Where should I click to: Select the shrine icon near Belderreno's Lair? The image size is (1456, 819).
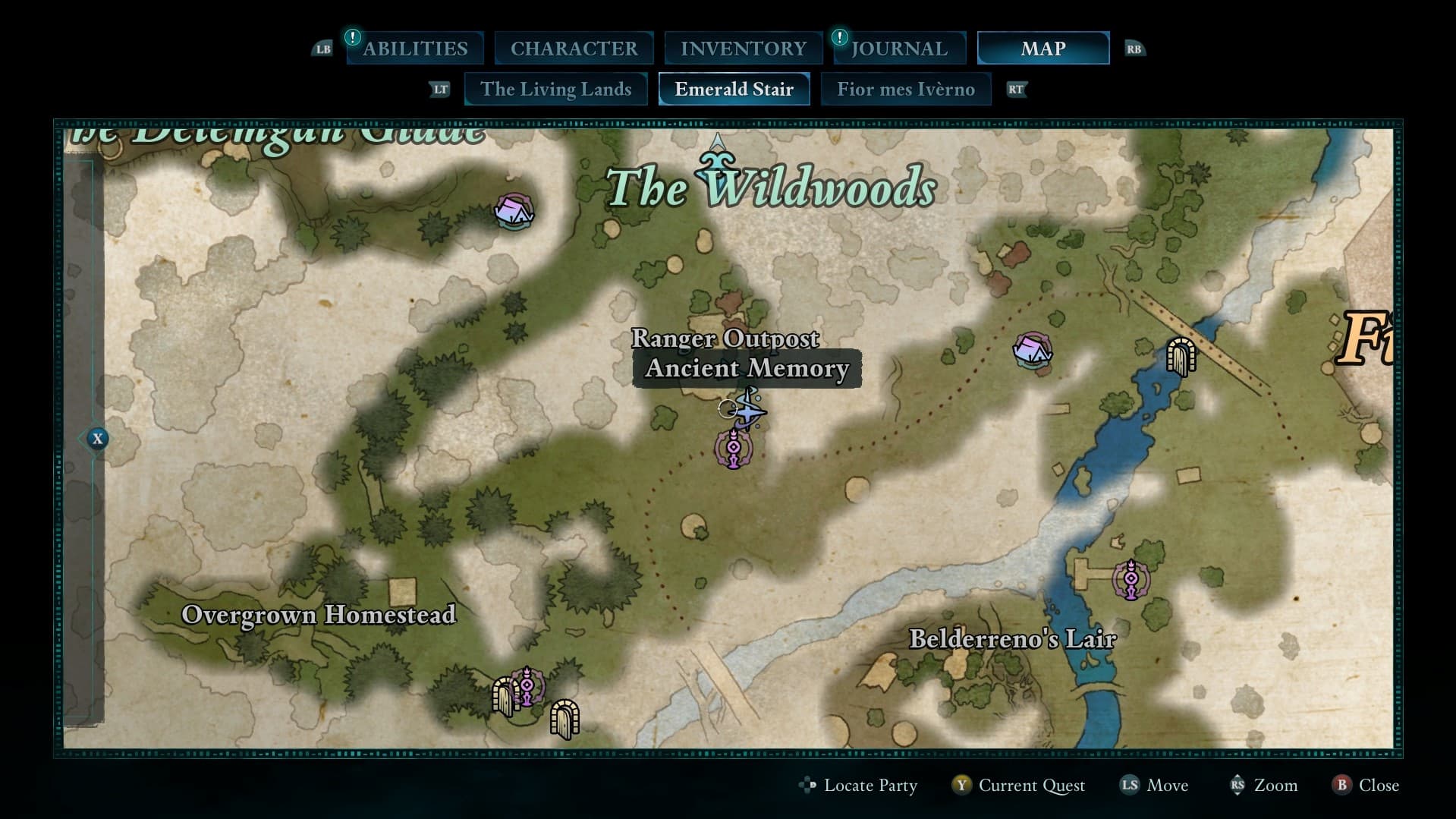pyautogui.click(x=1132, y=580)
